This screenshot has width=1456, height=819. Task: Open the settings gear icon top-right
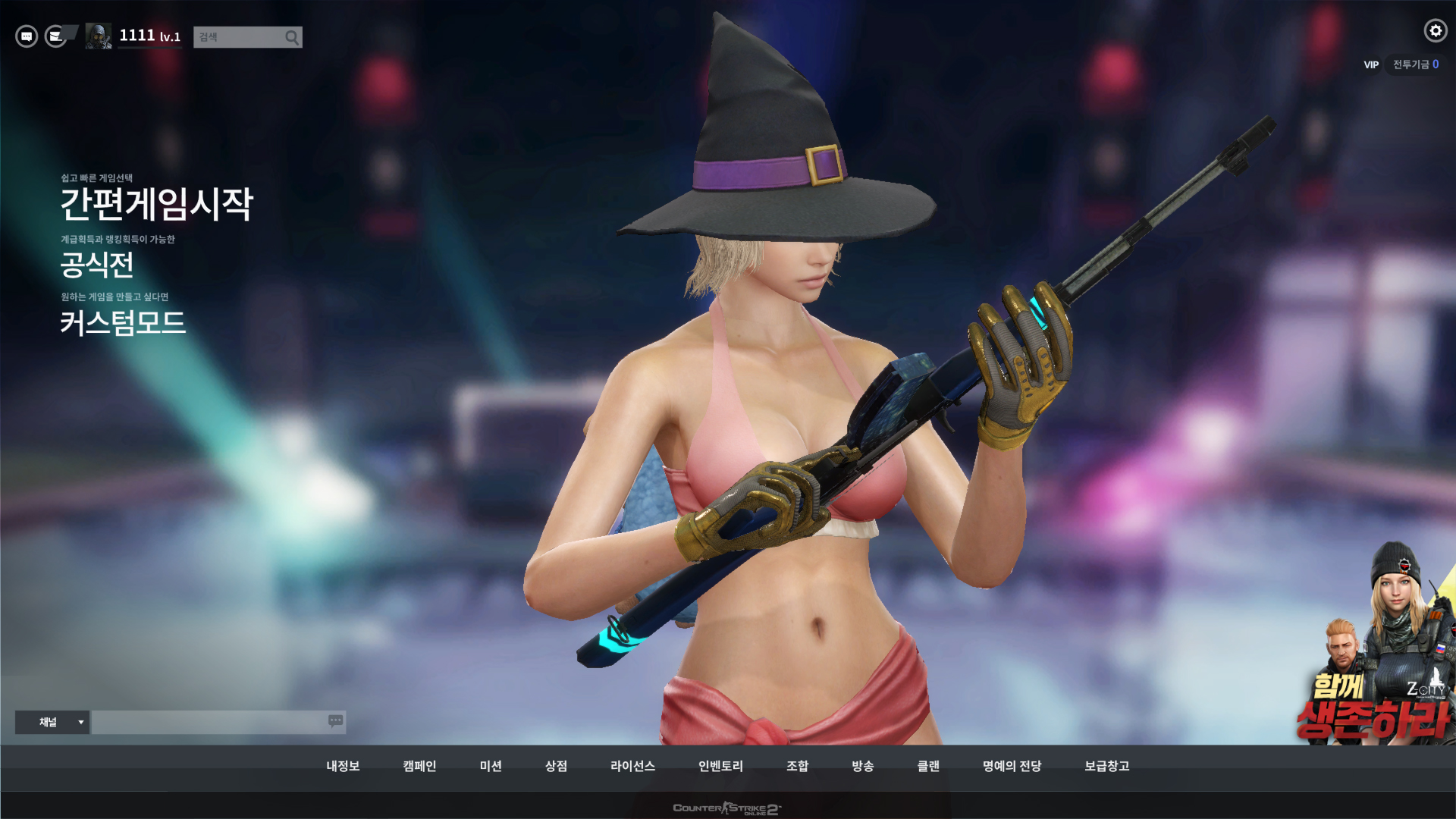(1435, 31)
